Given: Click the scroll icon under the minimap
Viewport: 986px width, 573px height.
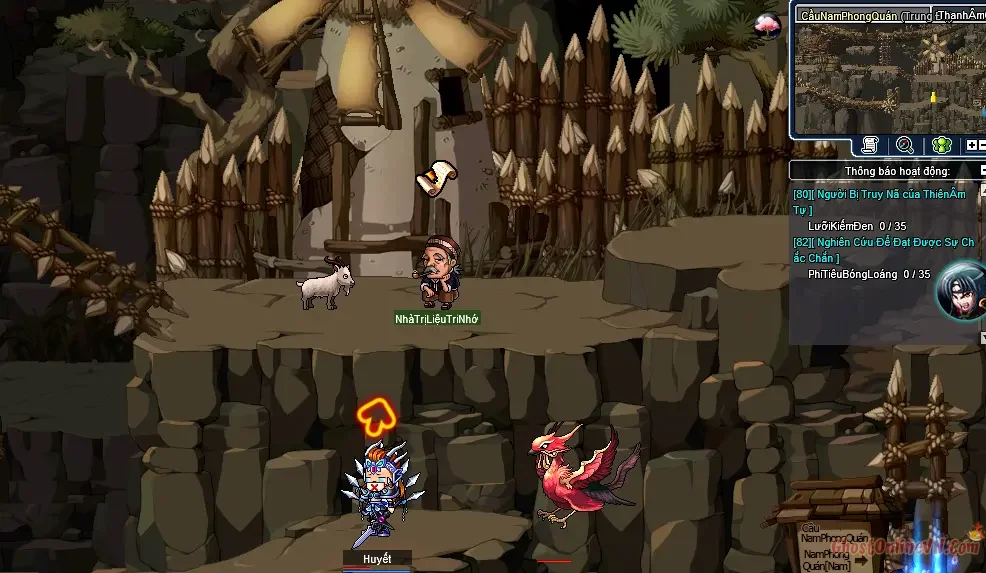Looking at the screenshot, I should click(870, 146).
